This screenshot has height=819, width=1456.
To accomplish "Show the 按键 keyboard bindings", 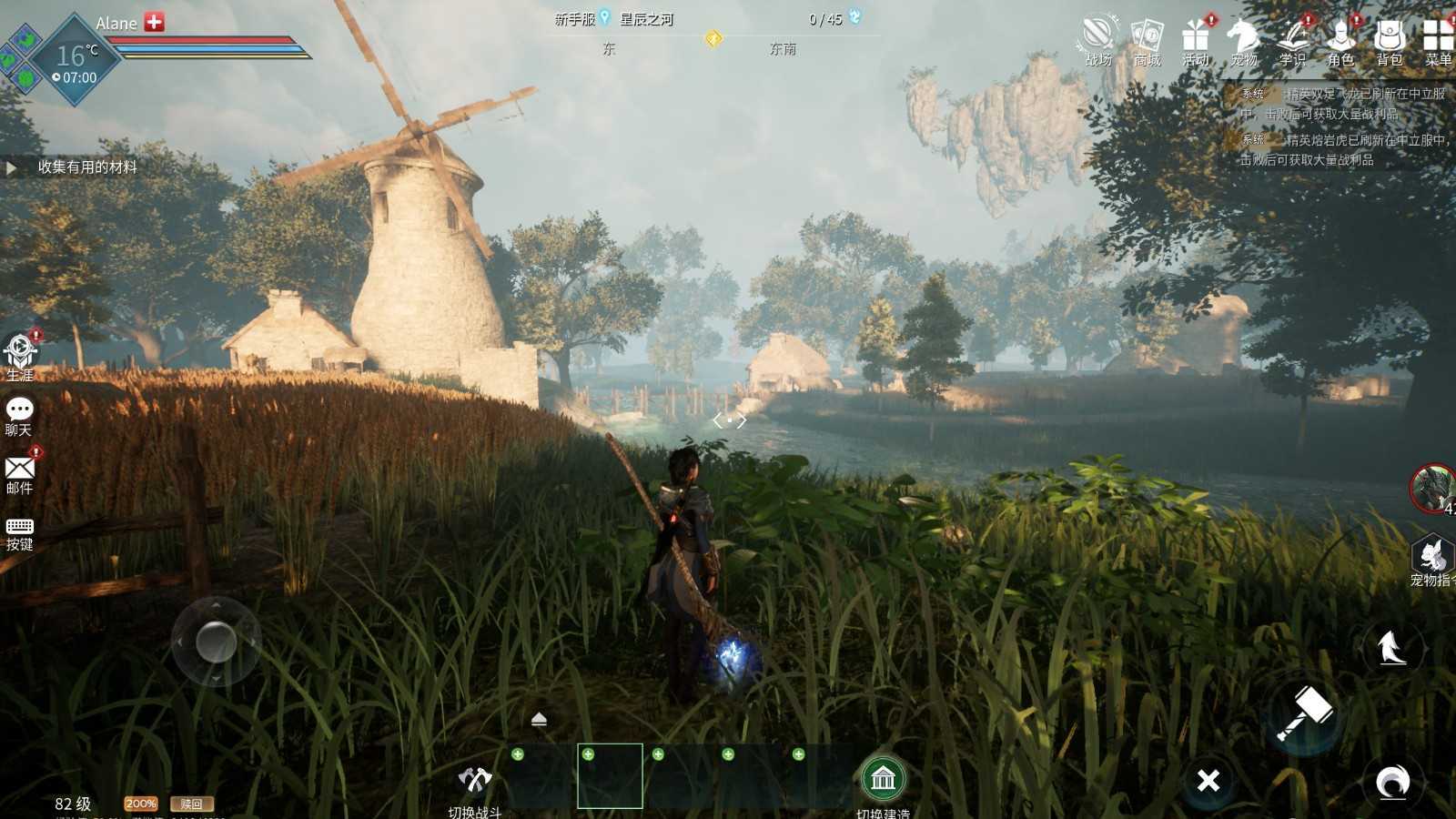I will [x=19, y=532].
